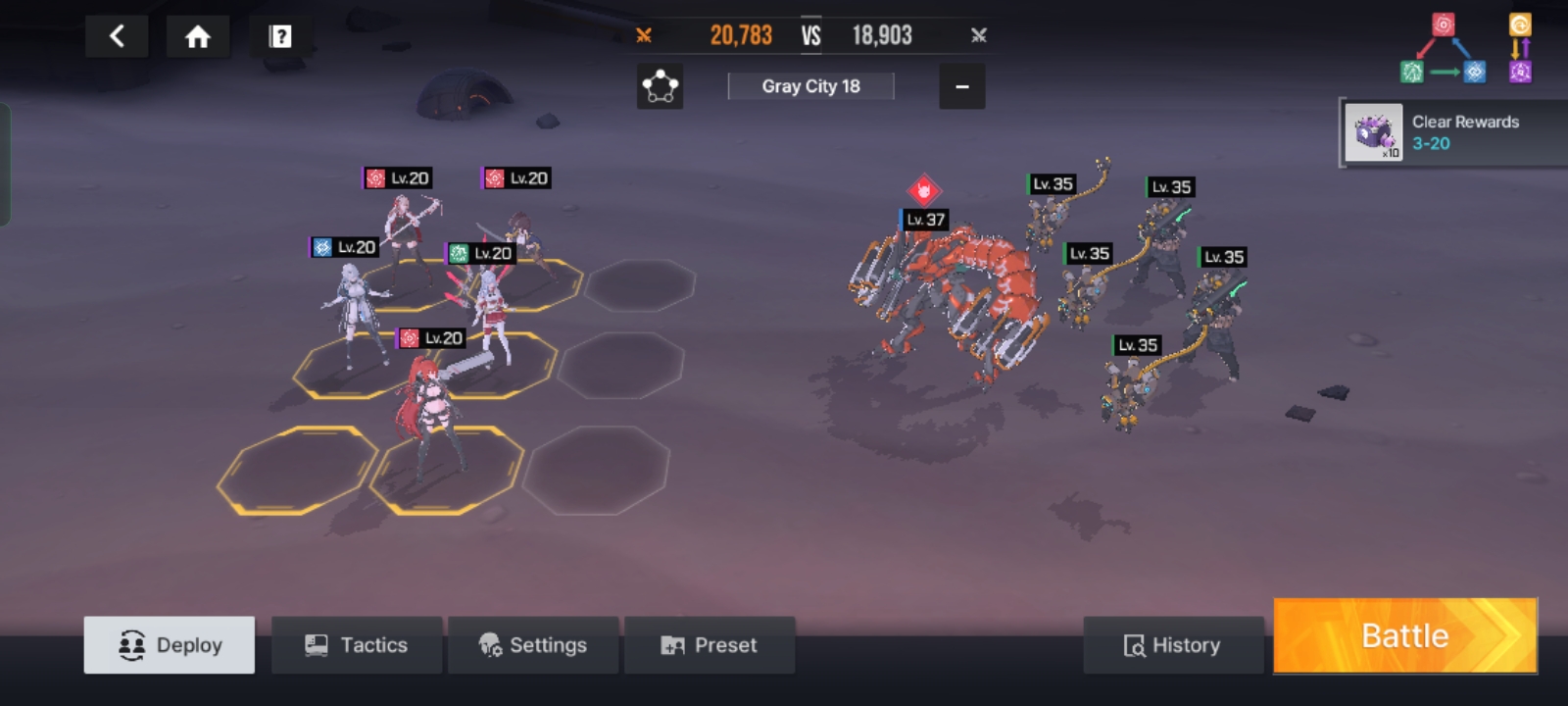Open the question mark help guide
This screenshot has height=706, width=1568.
point(280,37)
